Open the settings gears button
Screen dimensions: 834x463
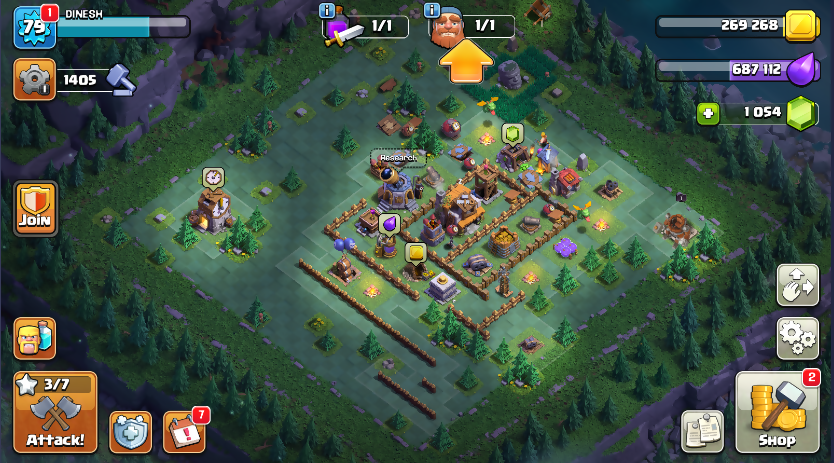[797, 337]
